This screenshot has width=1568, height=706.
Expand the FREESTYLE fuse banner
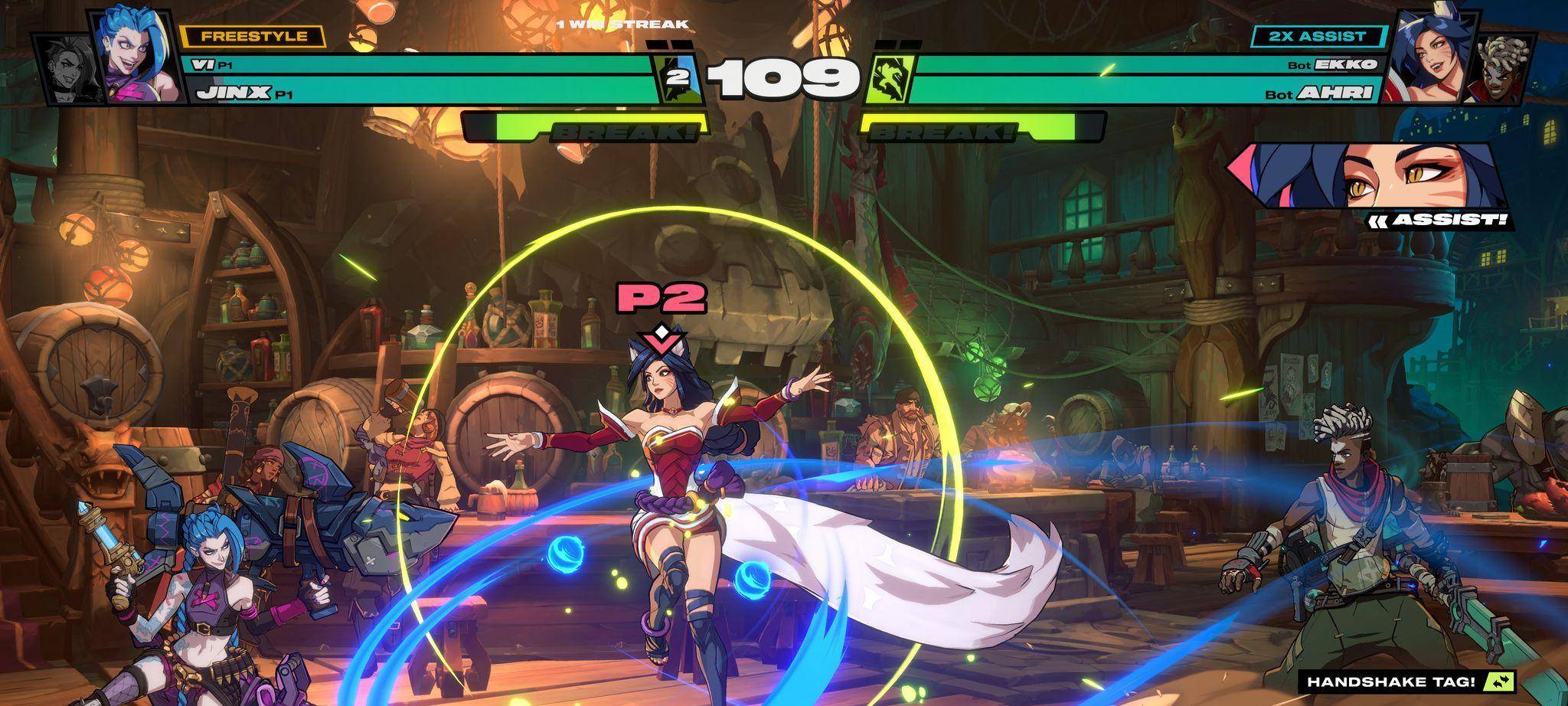pyautogui.click(x=253, y=34)
